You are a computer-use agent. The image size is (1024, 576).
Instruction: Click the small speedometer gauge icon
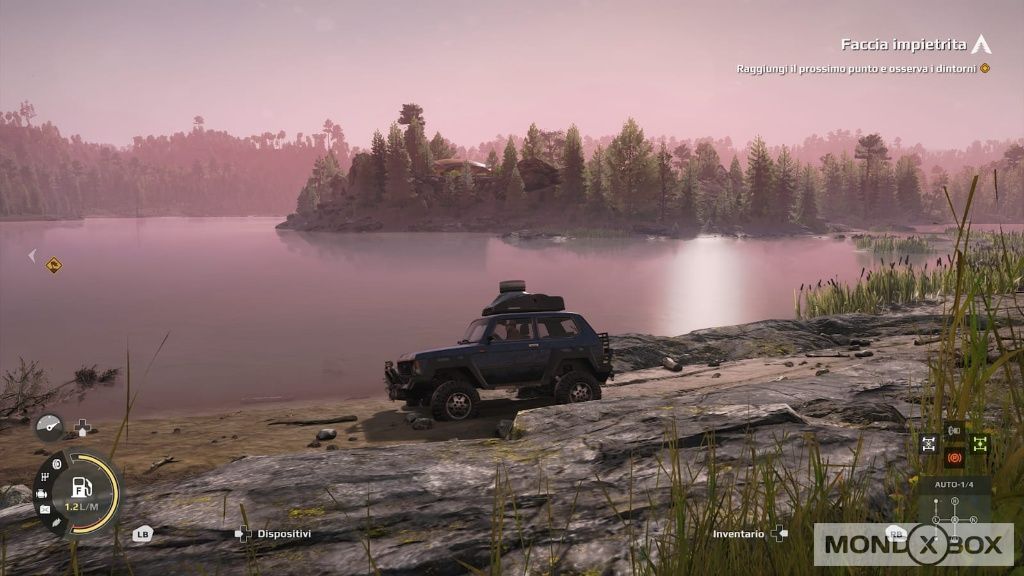49,427
